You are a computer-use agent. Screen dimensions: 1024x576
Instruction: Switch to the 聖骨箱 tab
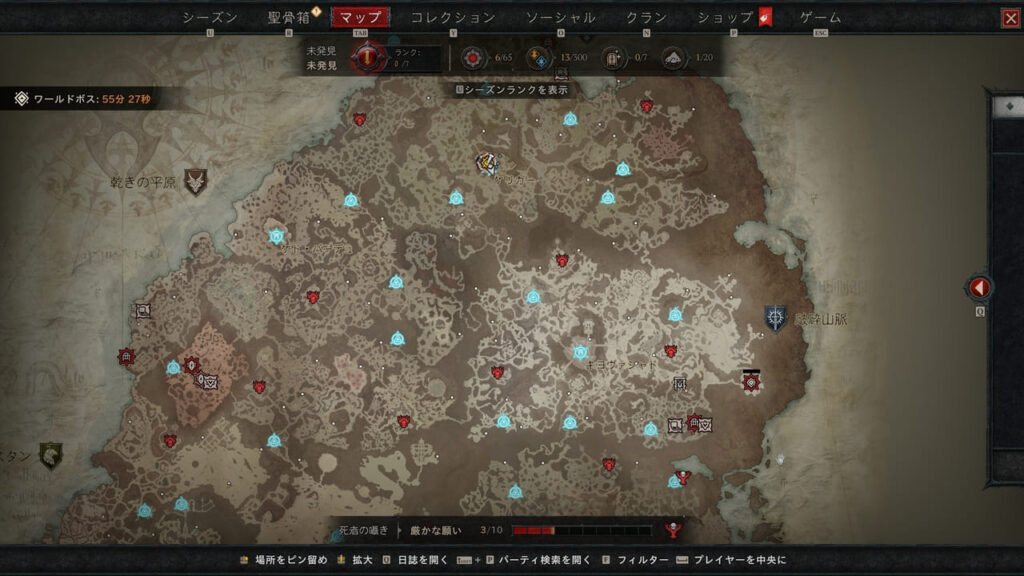289,17
